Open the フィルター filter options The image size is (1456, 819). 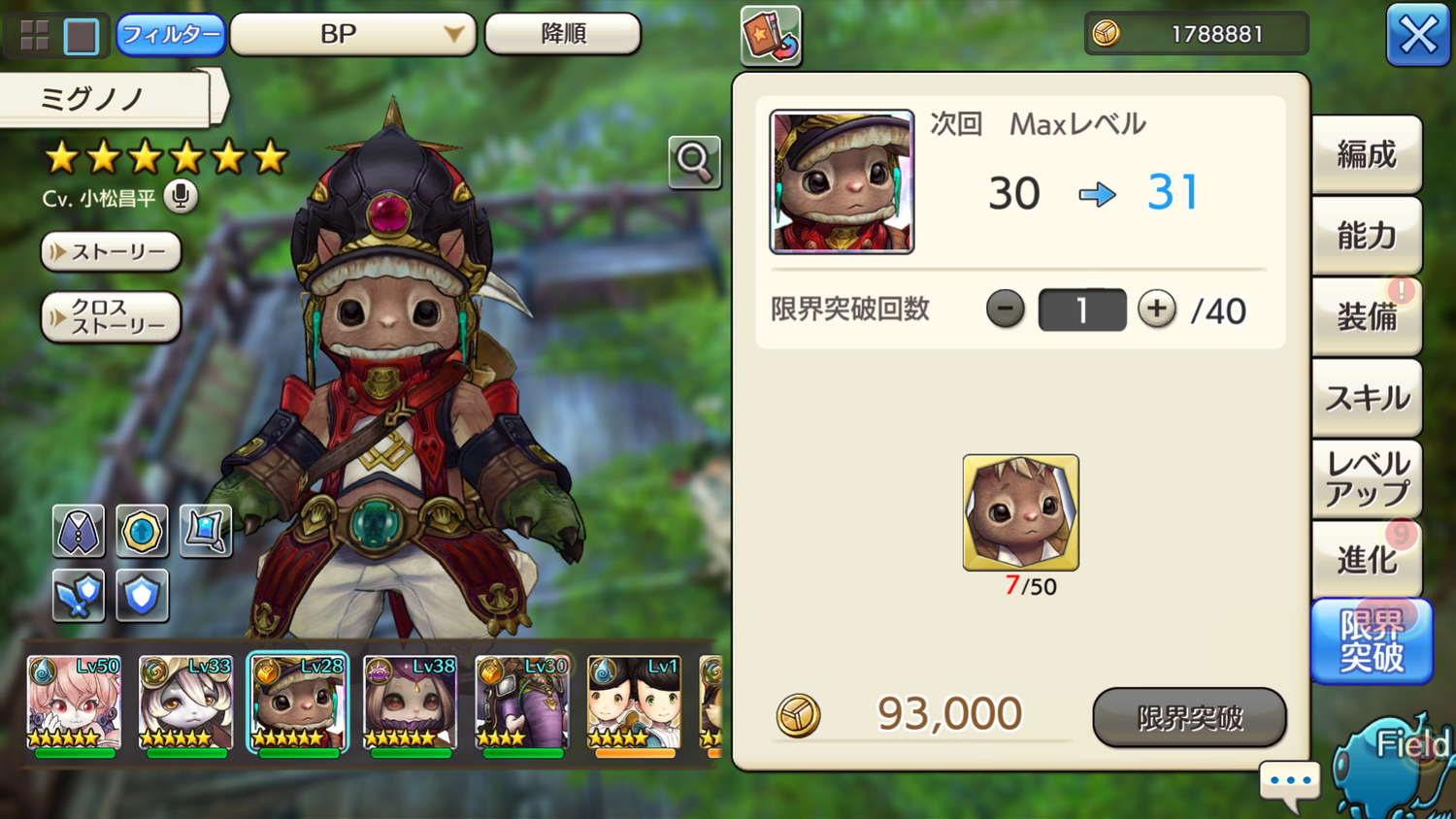click(x=171, y=35)
